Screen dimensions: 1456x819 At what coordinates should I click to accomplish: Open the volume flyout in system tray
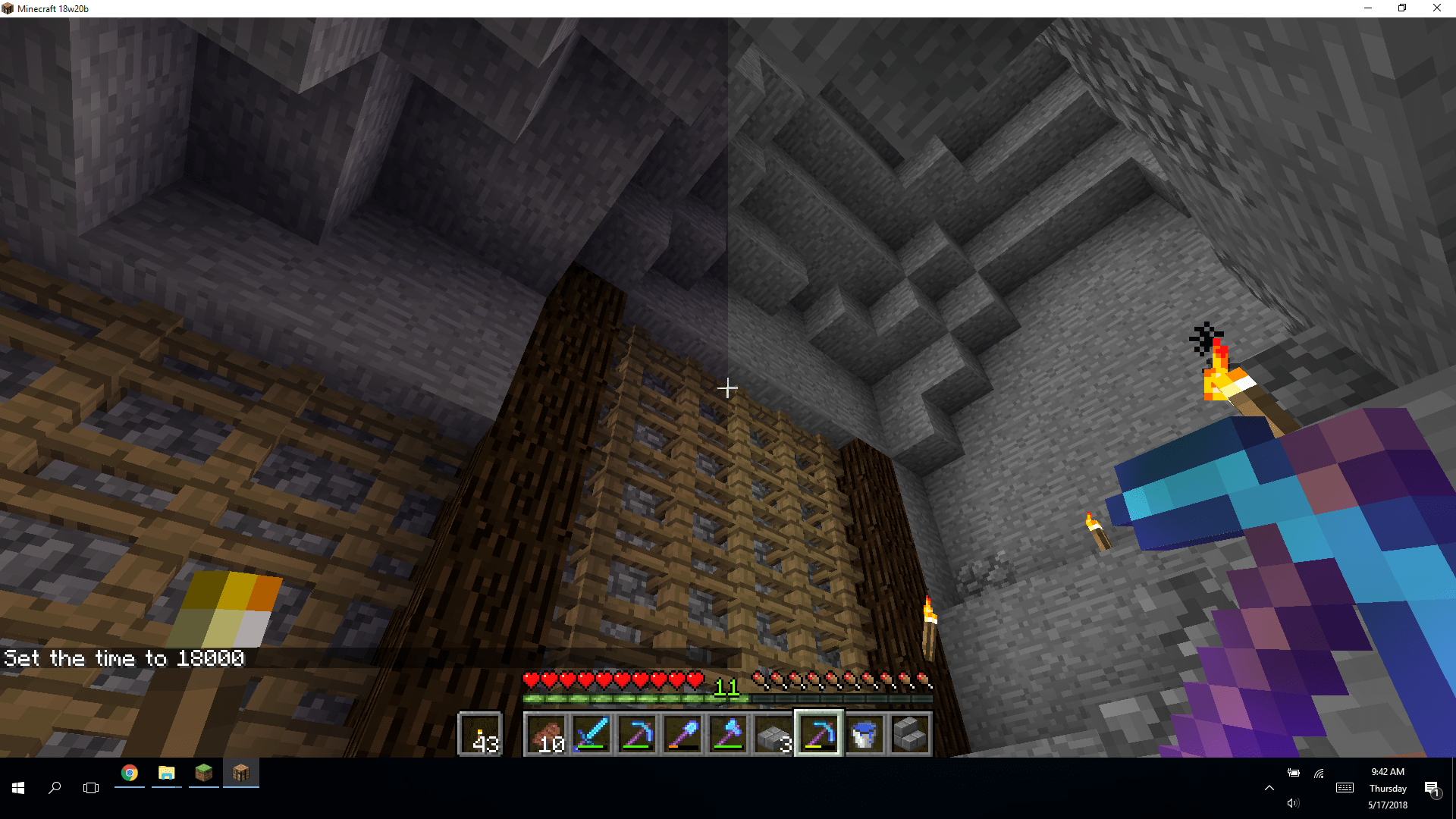tap(1293, 803)
